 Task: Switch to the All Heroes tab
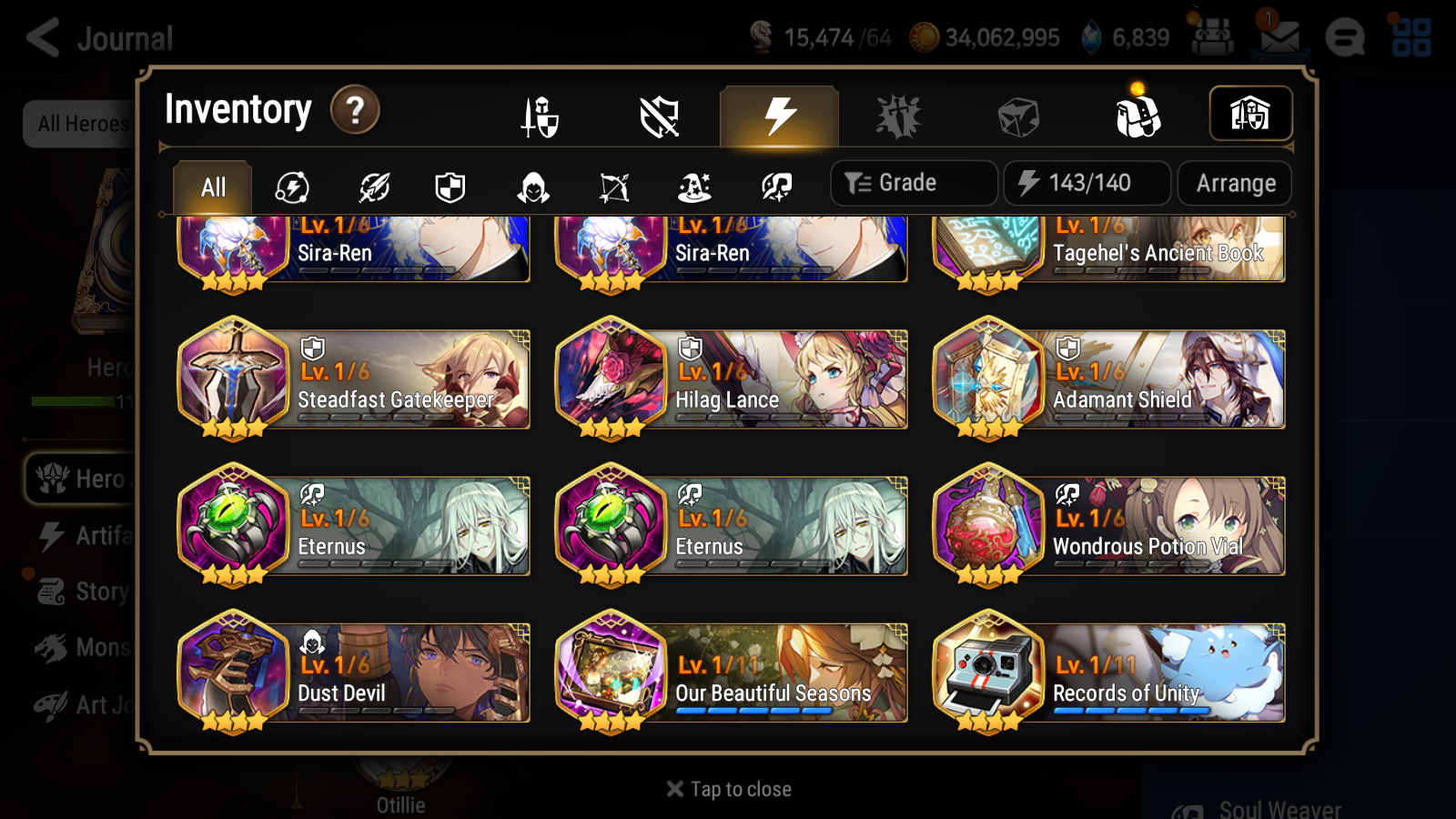point(80,124)
